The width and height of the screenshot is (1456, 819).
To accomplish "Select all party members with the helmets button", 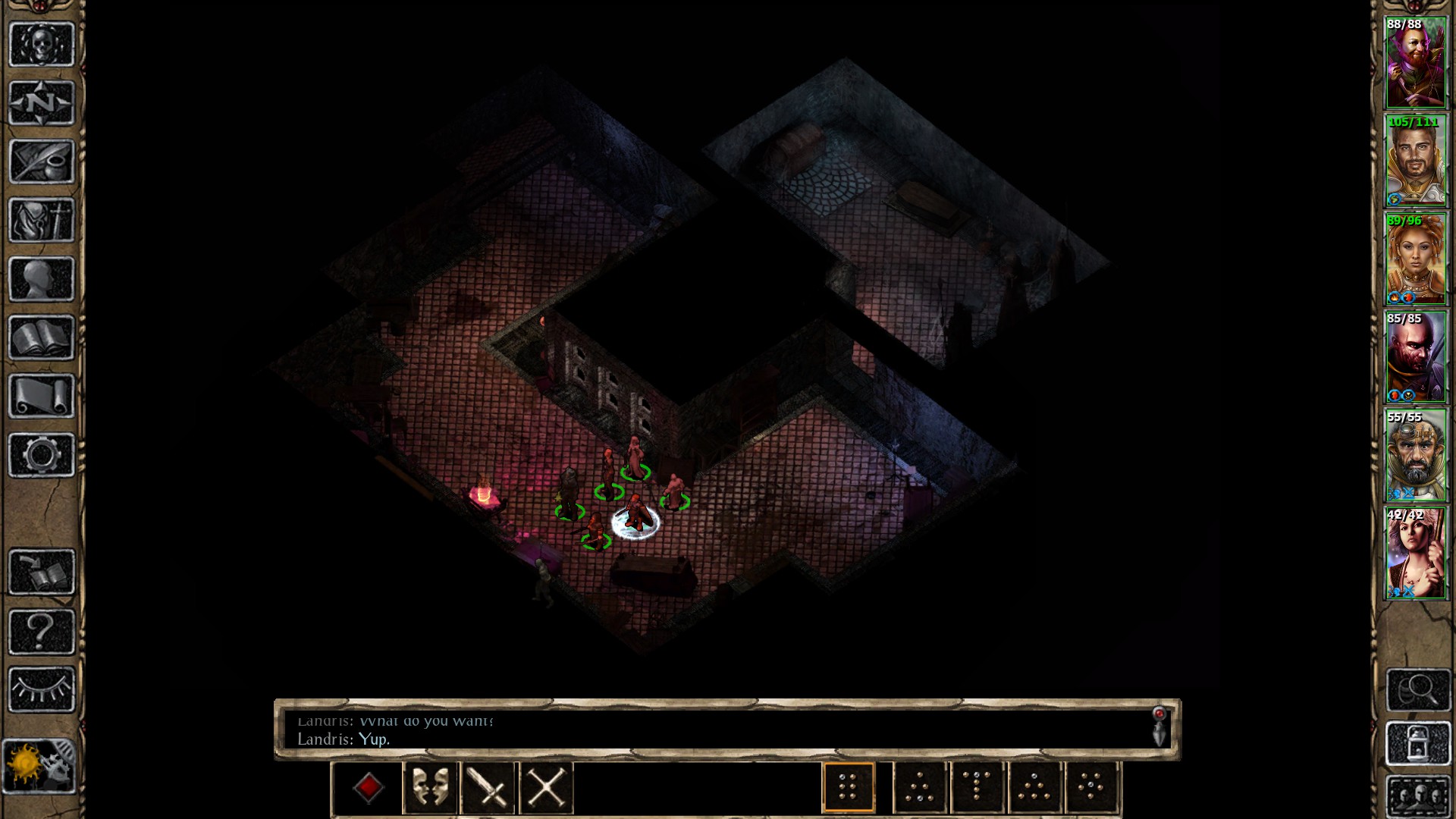I will 1417,796.
